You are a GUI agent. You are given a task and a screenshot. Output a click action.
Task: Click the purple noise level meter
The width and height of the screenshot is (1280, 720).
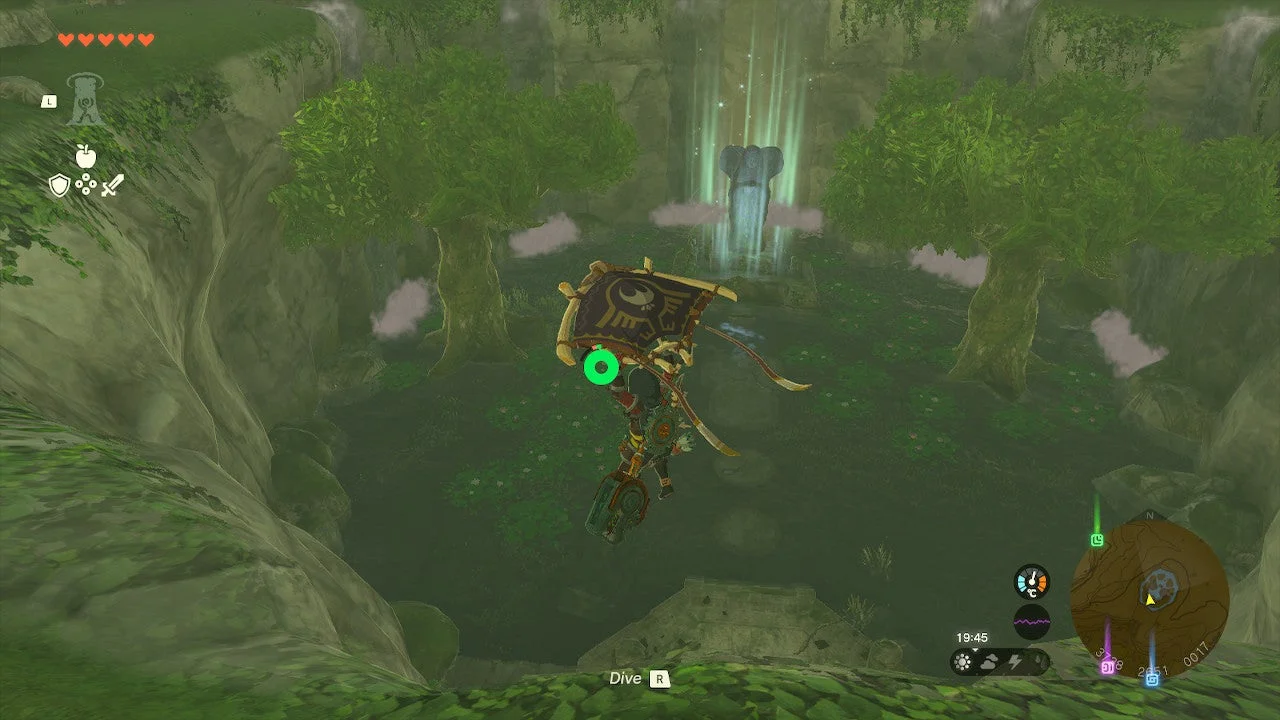(1031, 621)
